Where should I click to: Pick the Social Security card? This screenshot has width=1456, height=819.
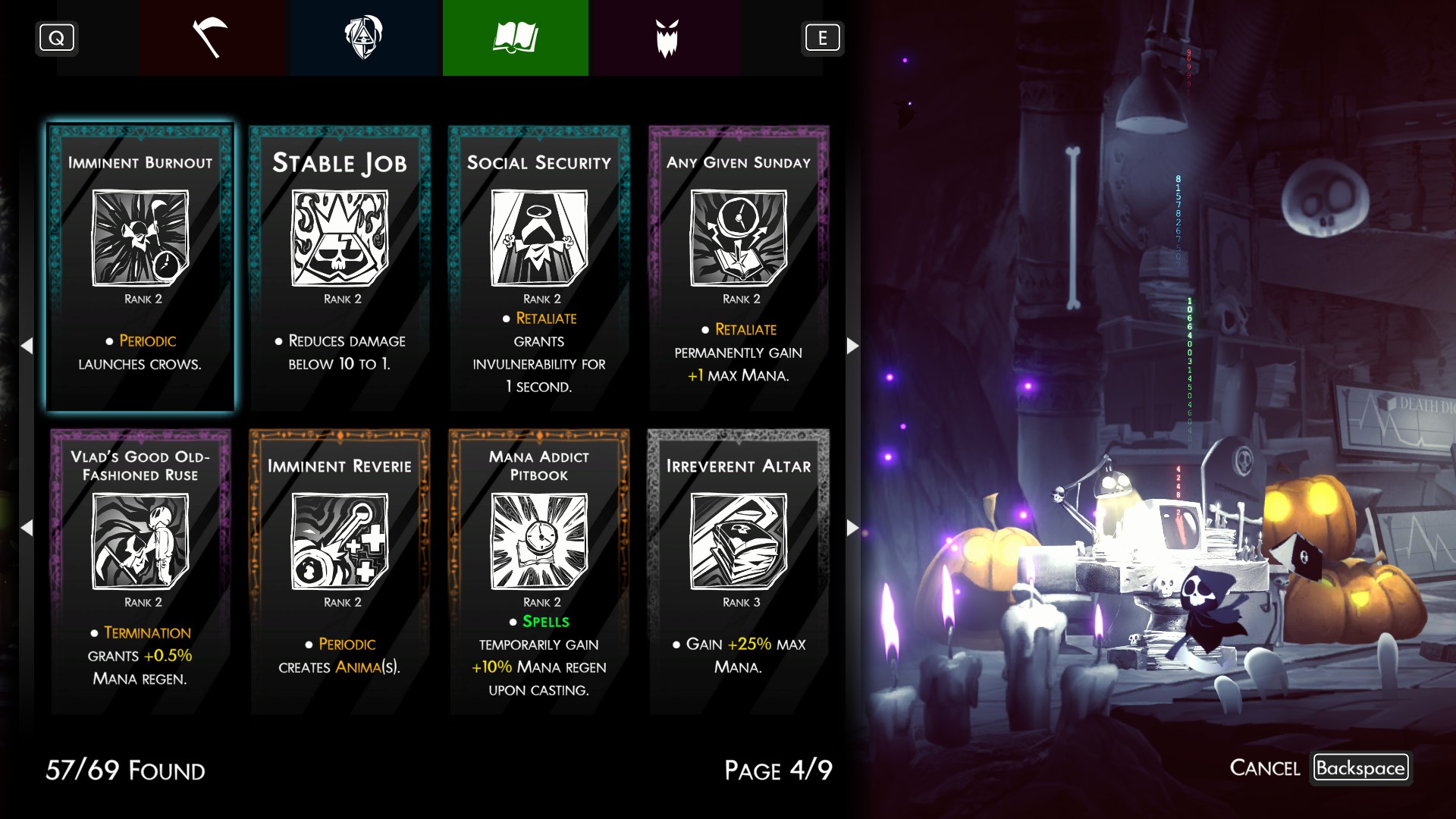point(539,268)
